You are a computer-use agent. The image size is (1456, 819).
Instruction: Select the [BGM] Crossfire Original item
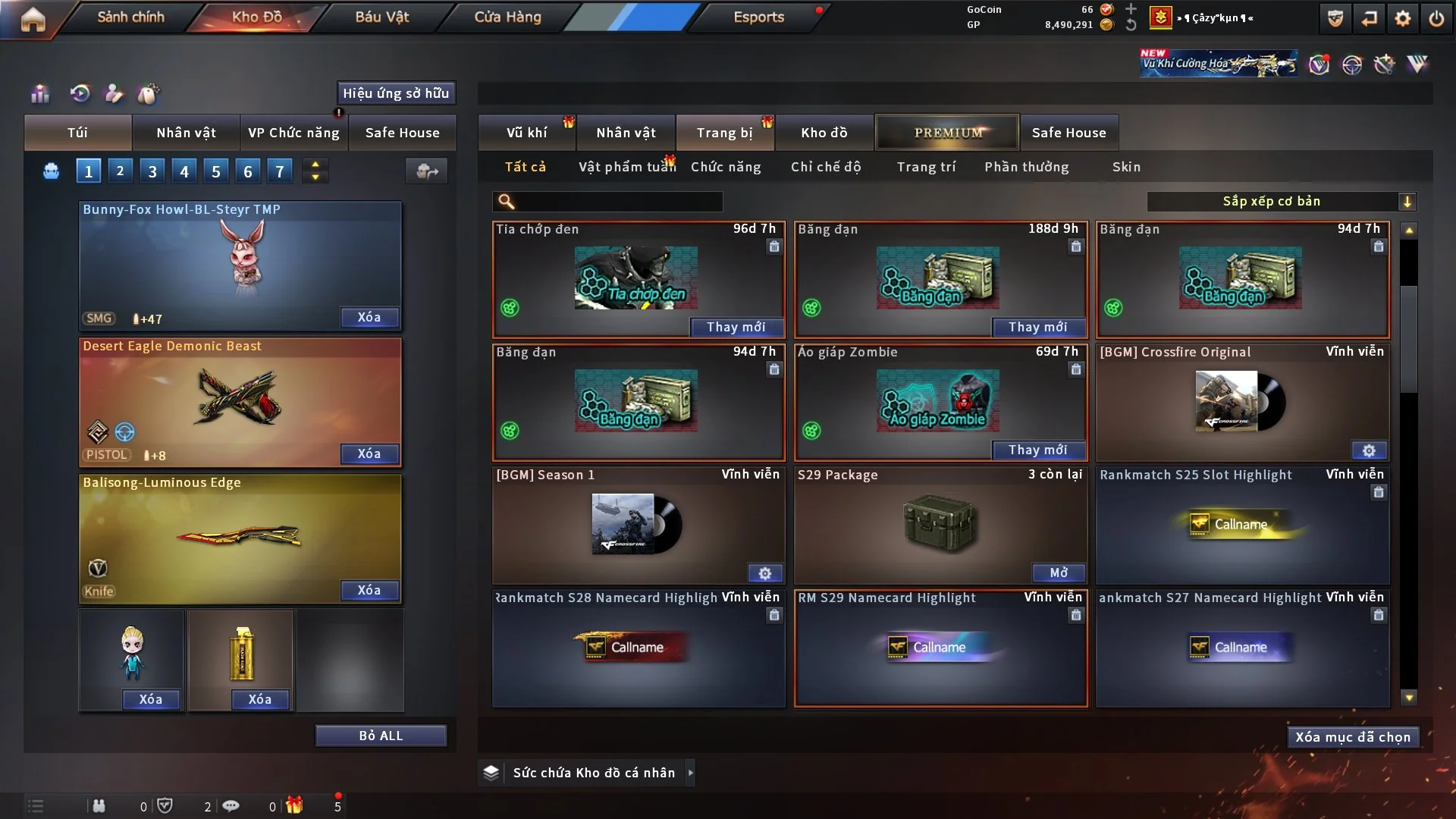click(1242, 402)
